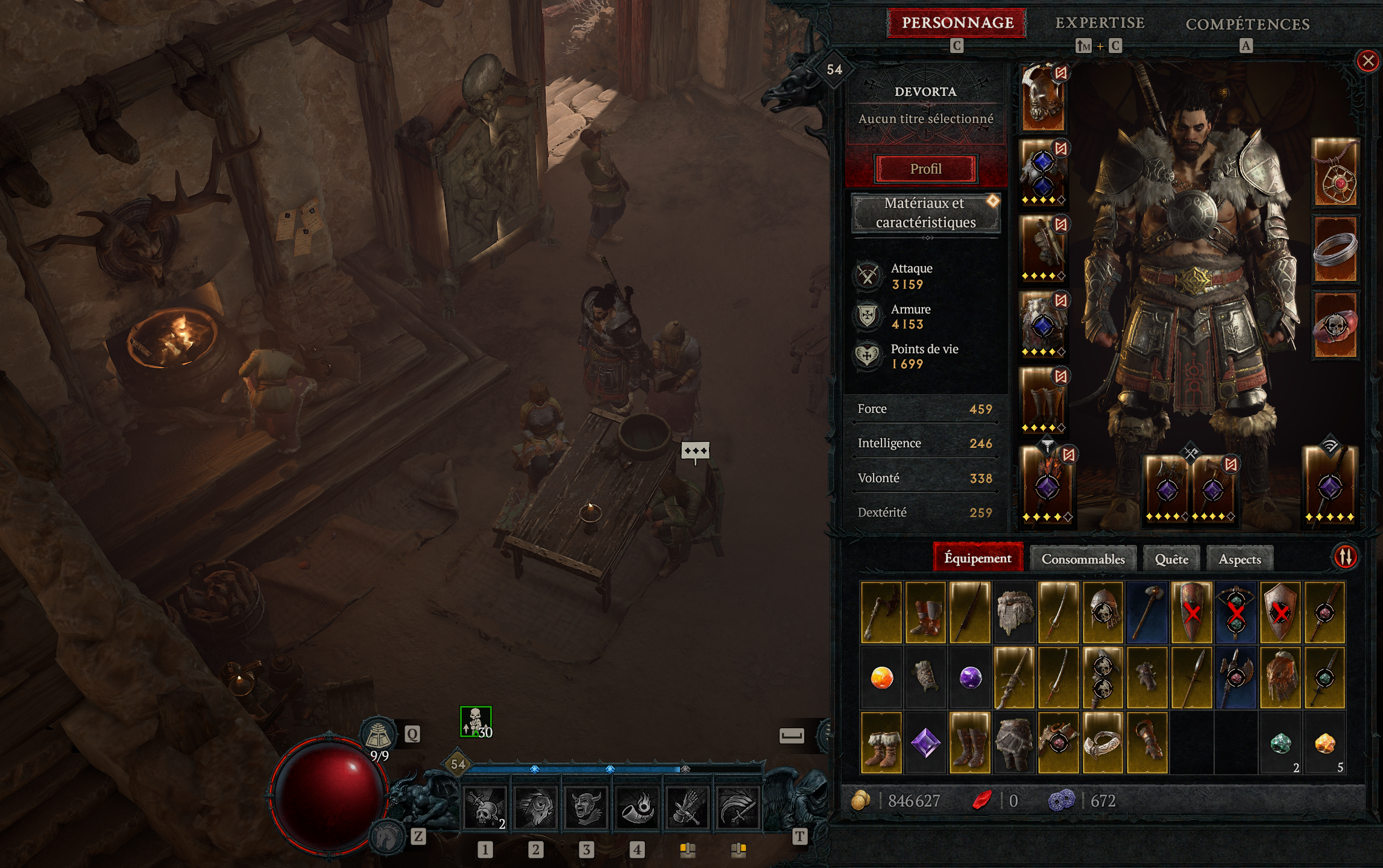The width and height of the screenshot is (1383, 868).
Task: Switch to the Expertise tab
Action: click(1100, 23)
